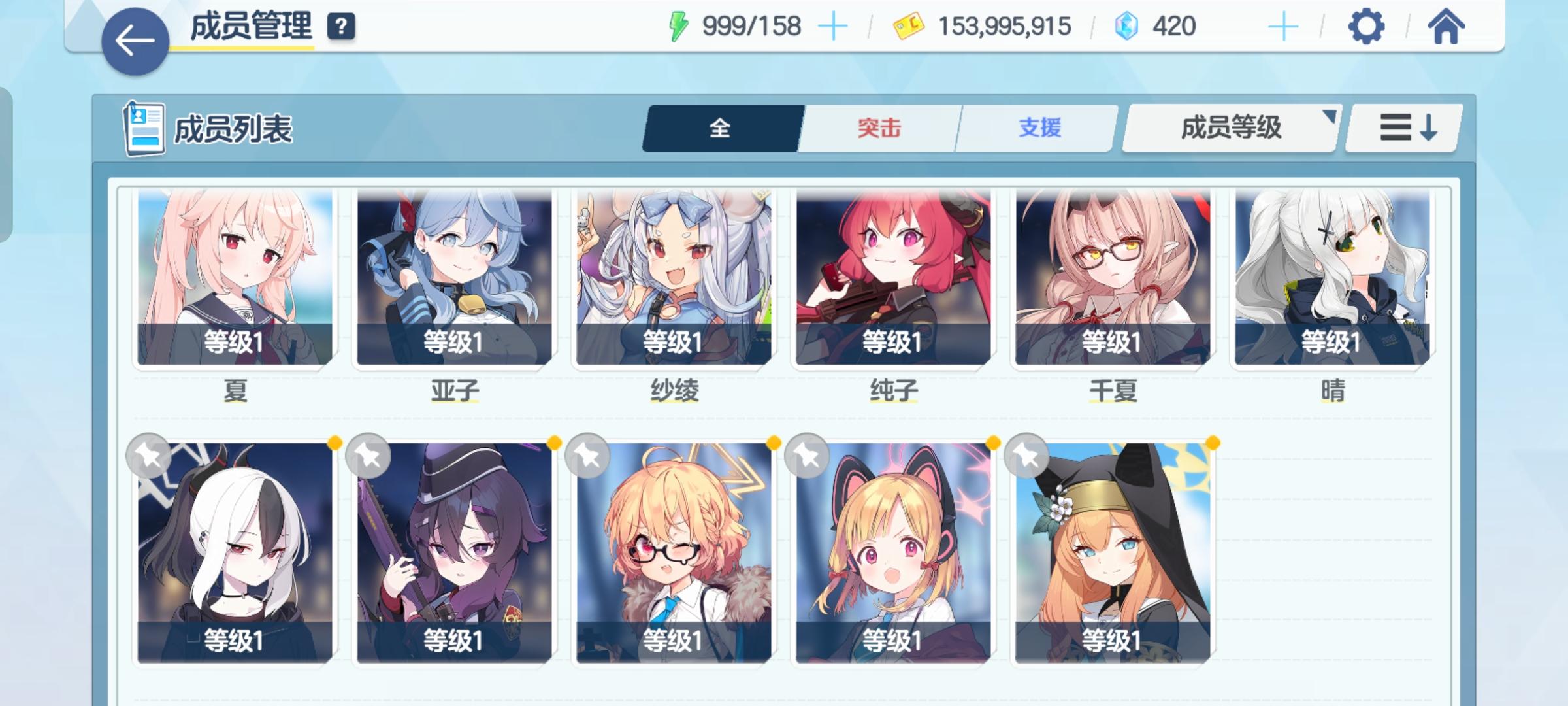Open the sort order icon at top right
Viewport: 1568px width, 706px height.
1403,129
